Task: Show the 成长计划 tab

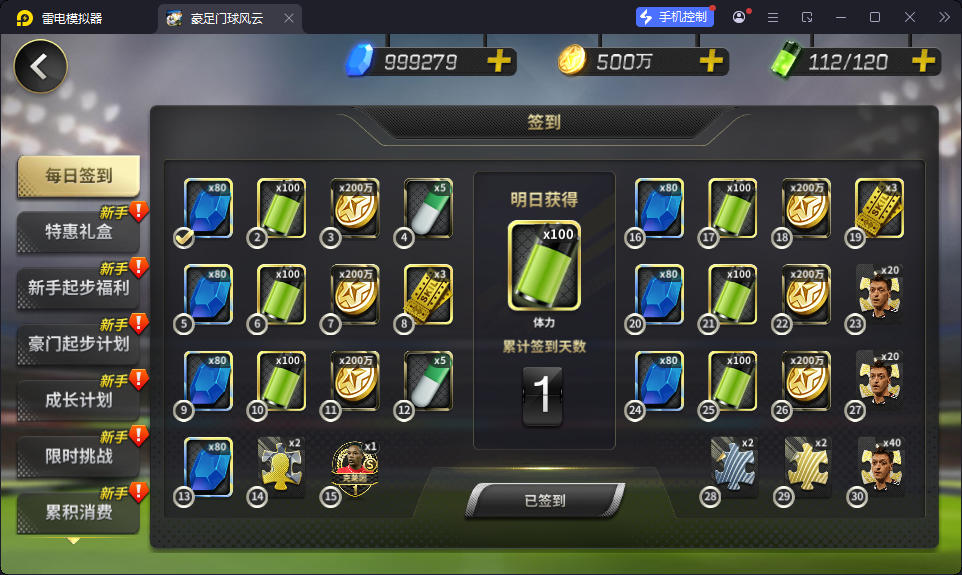Action: (x=78, y=400)
